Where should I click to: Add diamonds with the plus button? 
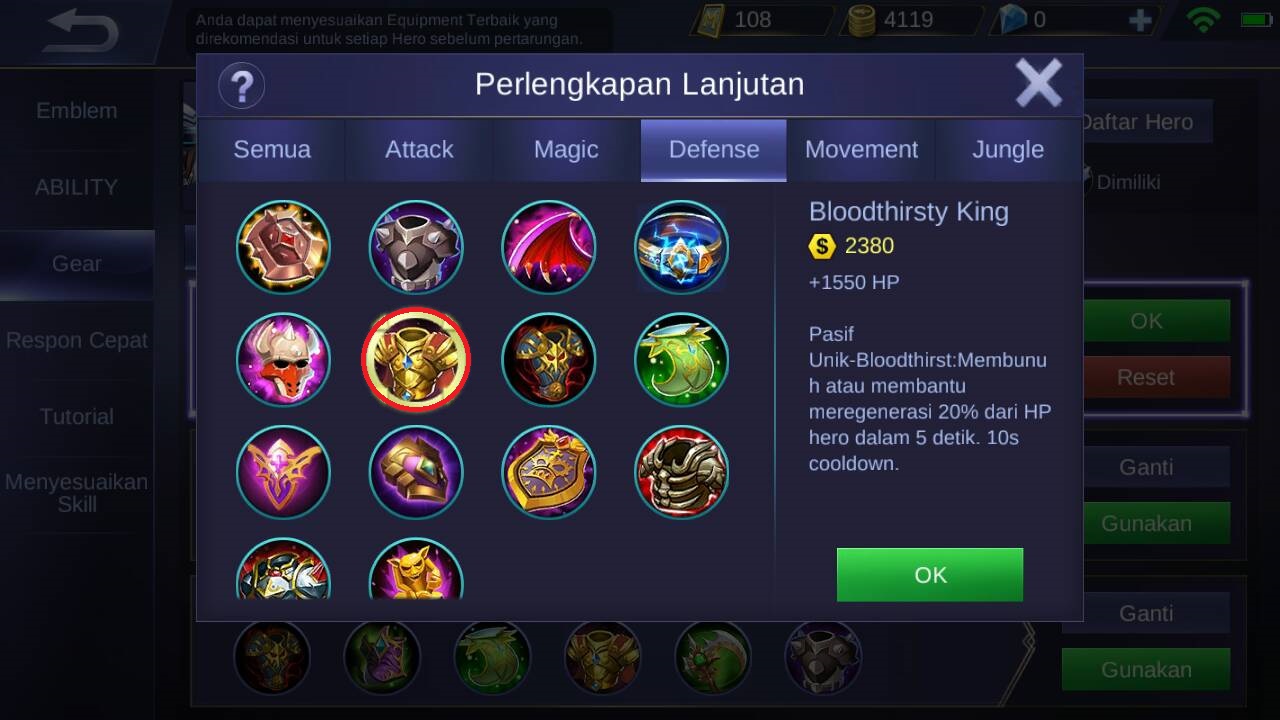pyautogui.click(x=1139, y=20)
